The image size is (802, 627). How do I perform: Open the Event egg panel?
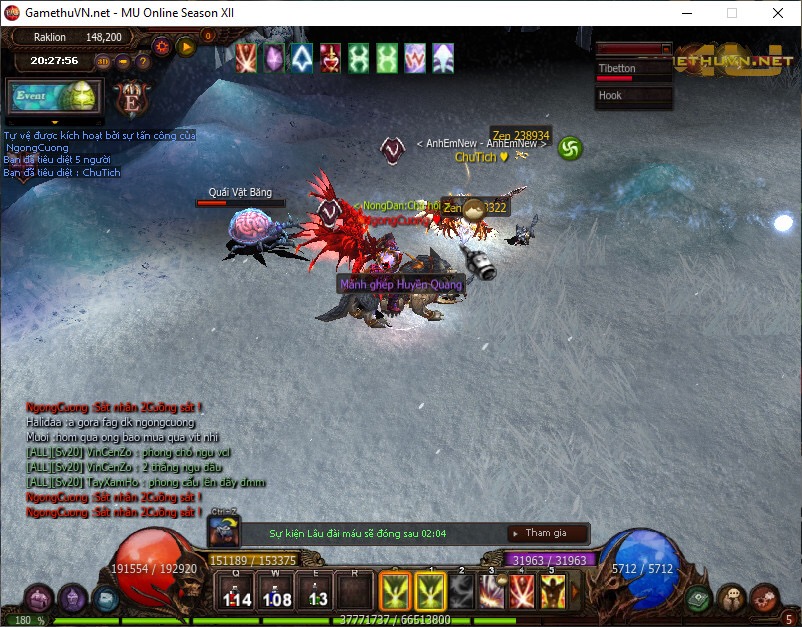point(50,96)
